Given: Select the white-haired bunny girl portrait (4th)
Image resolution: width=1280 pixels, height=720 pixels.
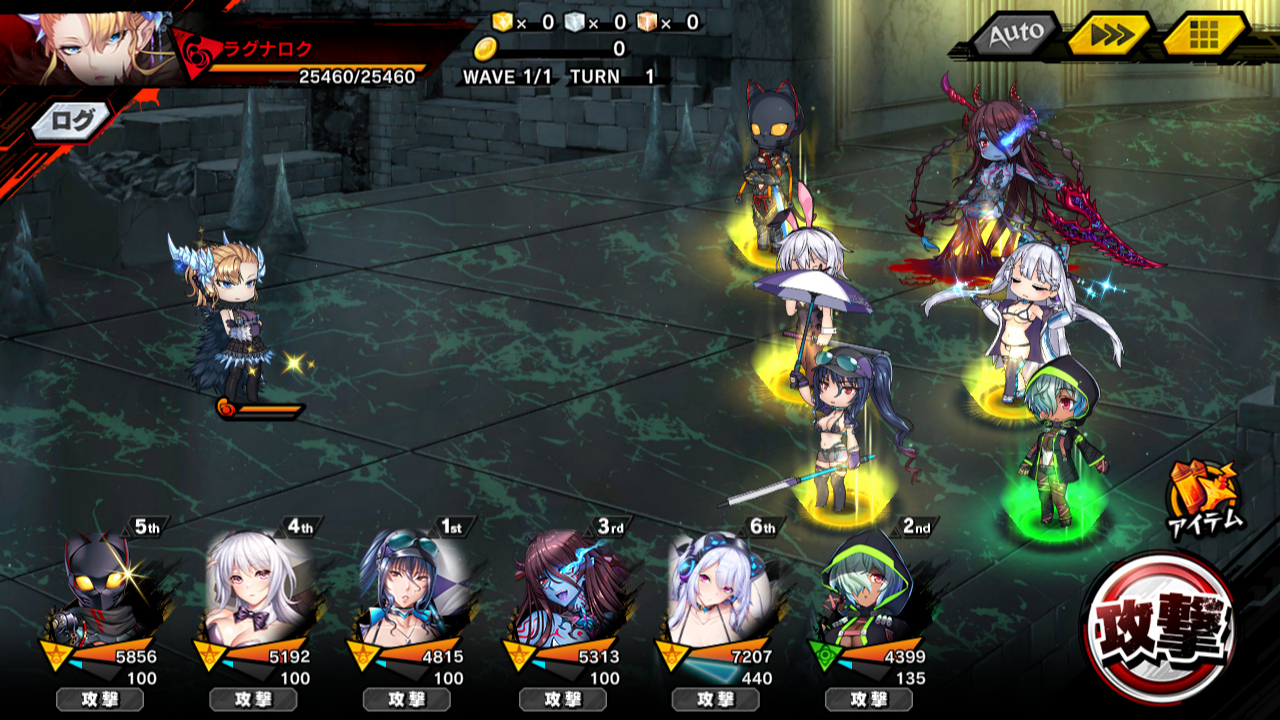Looking at the screenshot, I should (255, 590).
